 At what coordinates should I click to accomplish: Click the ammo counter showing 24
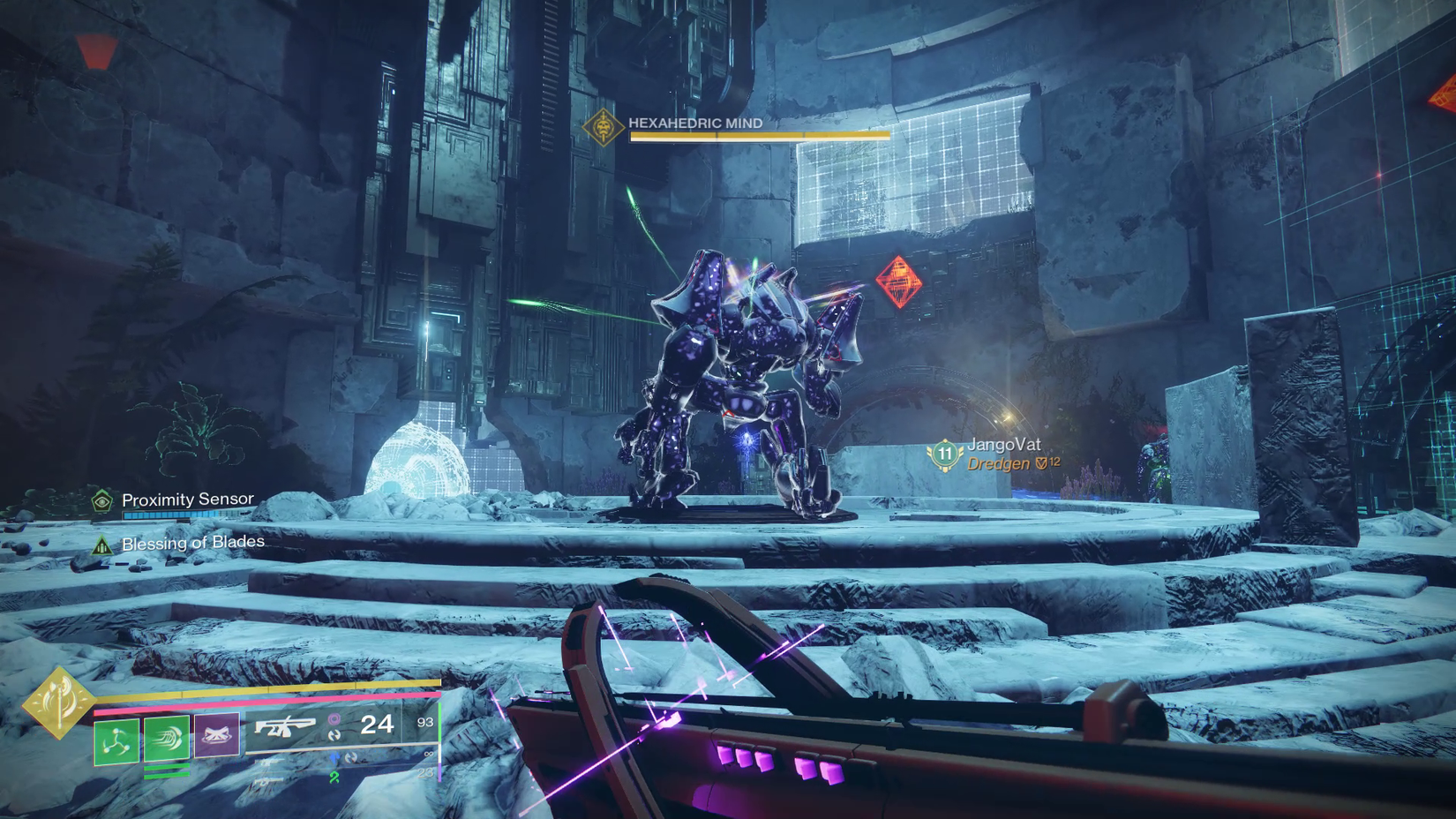(x=378, y=725)
